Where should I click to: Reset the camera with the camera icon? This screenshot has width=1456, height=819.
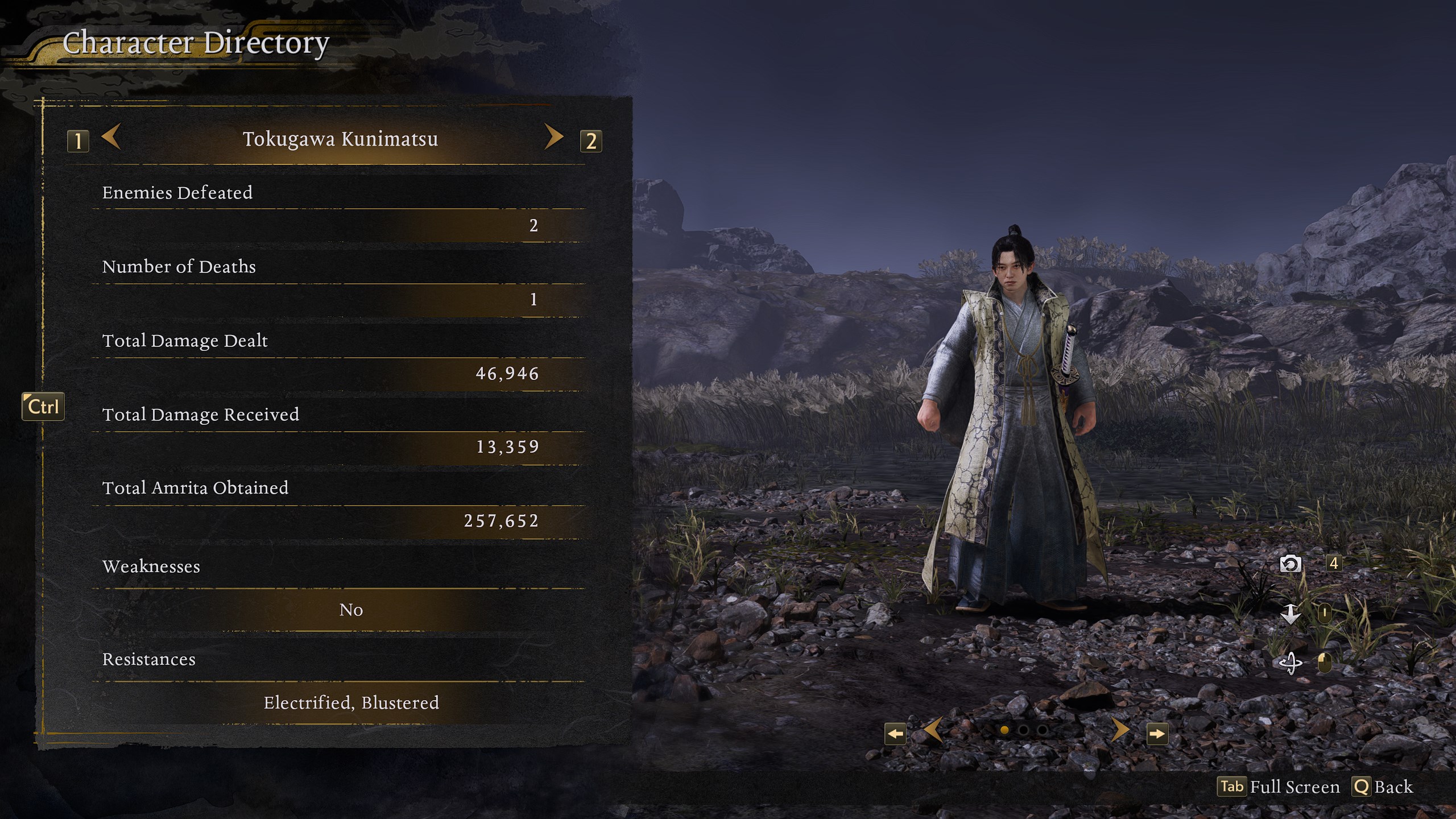tap(1290, 564)
